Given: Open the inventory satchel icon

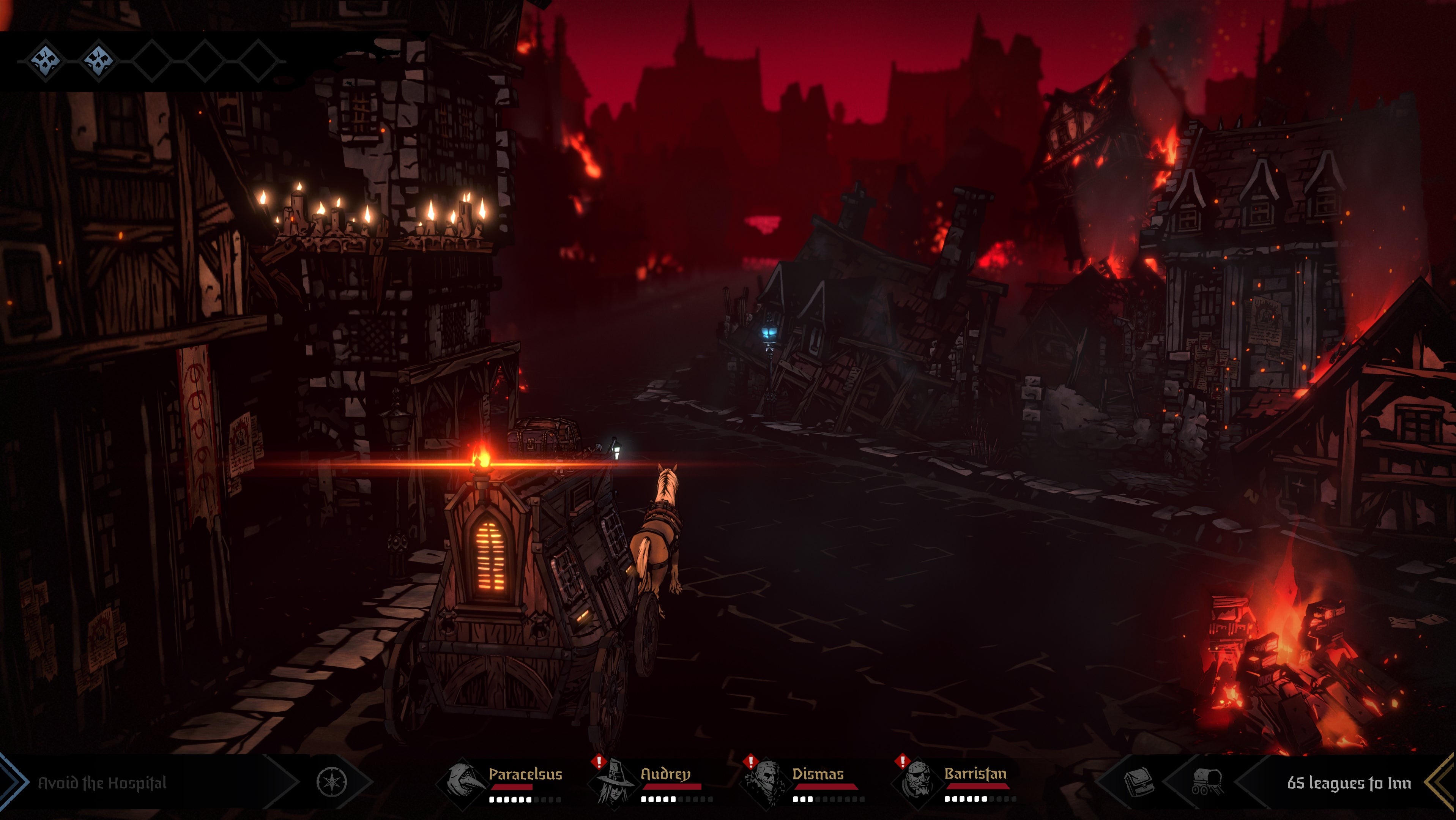Looking at the screenshot, I should 1138,782.
